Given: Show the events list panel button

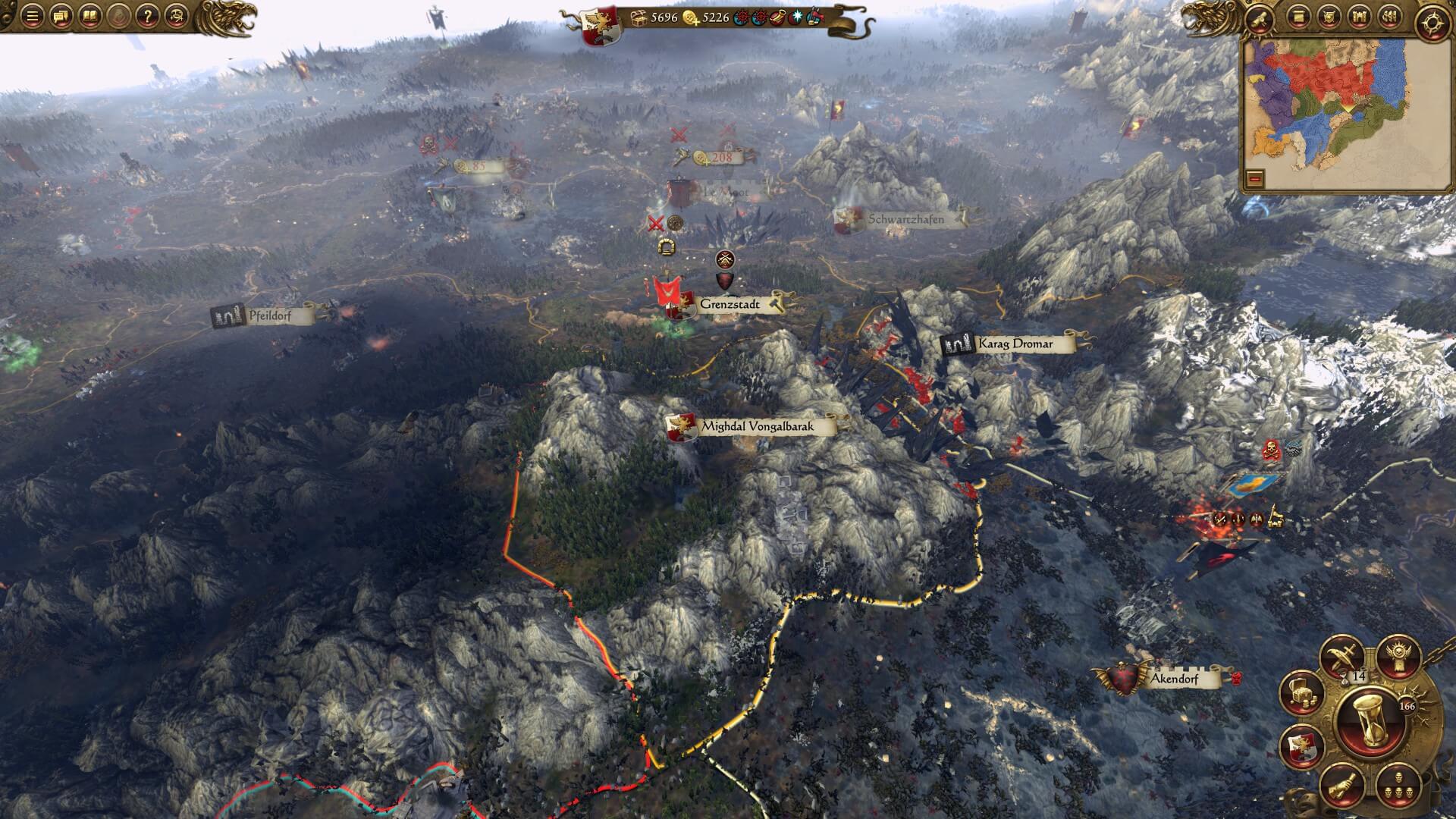Looking at the screenshot, I should coord(1298,17).
